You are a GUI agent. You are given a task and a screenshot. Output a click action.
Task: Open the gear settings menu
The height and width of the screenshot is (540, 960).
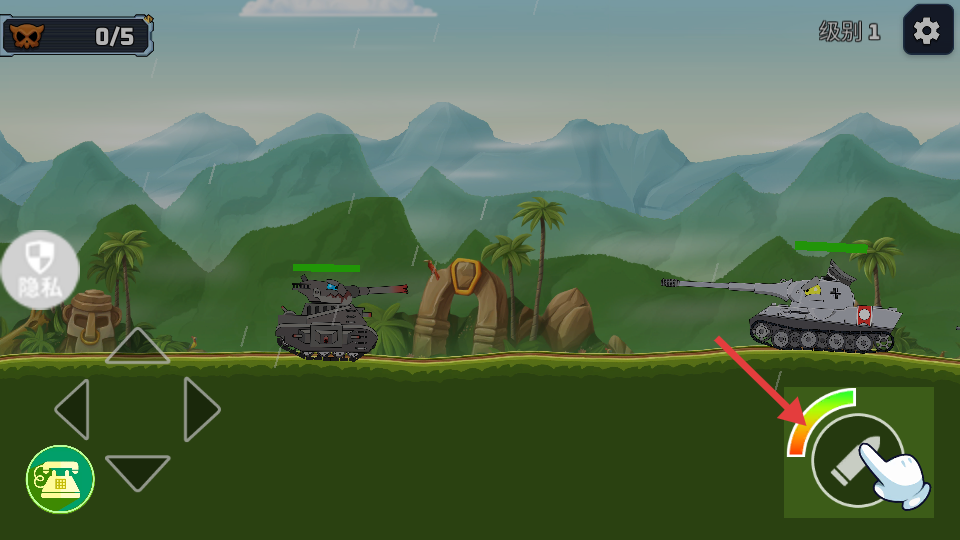point(927,31)
